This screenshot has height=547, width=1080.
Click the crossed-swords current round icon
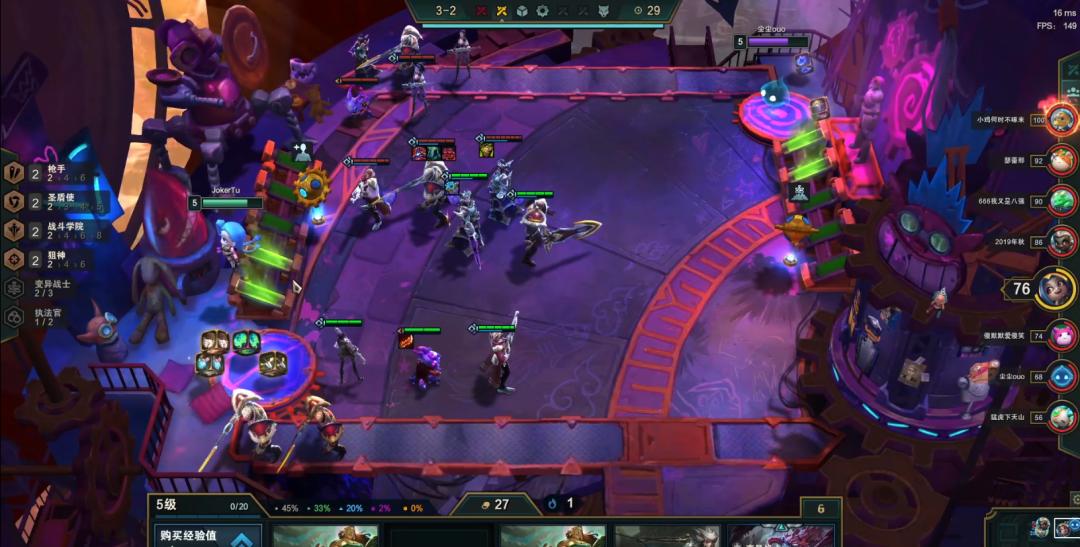502,11
